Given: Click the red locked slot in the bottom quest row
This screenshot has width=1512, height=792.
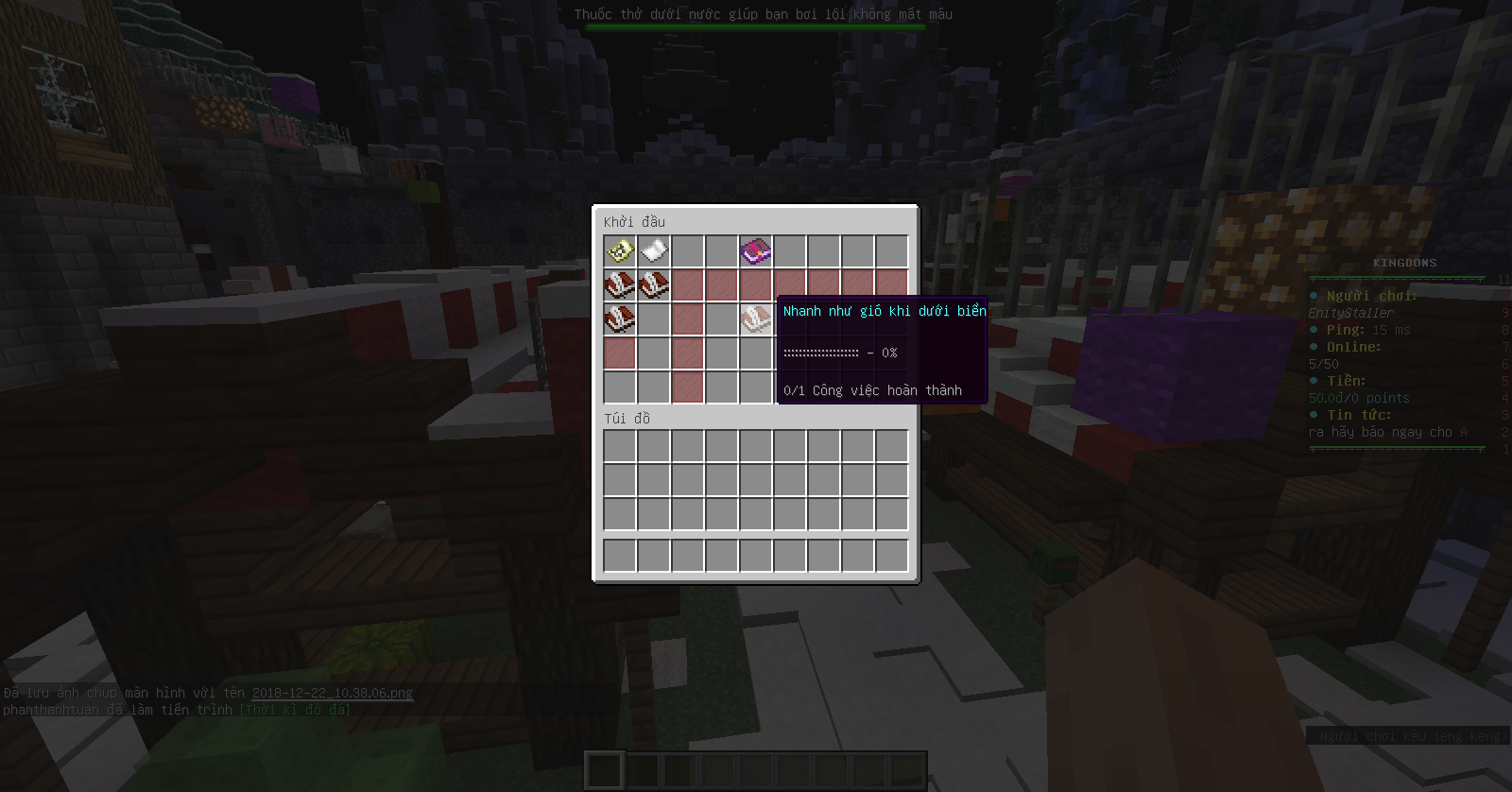Looking at the screenshot, I should pyautogui.click(x=687, y=387).
